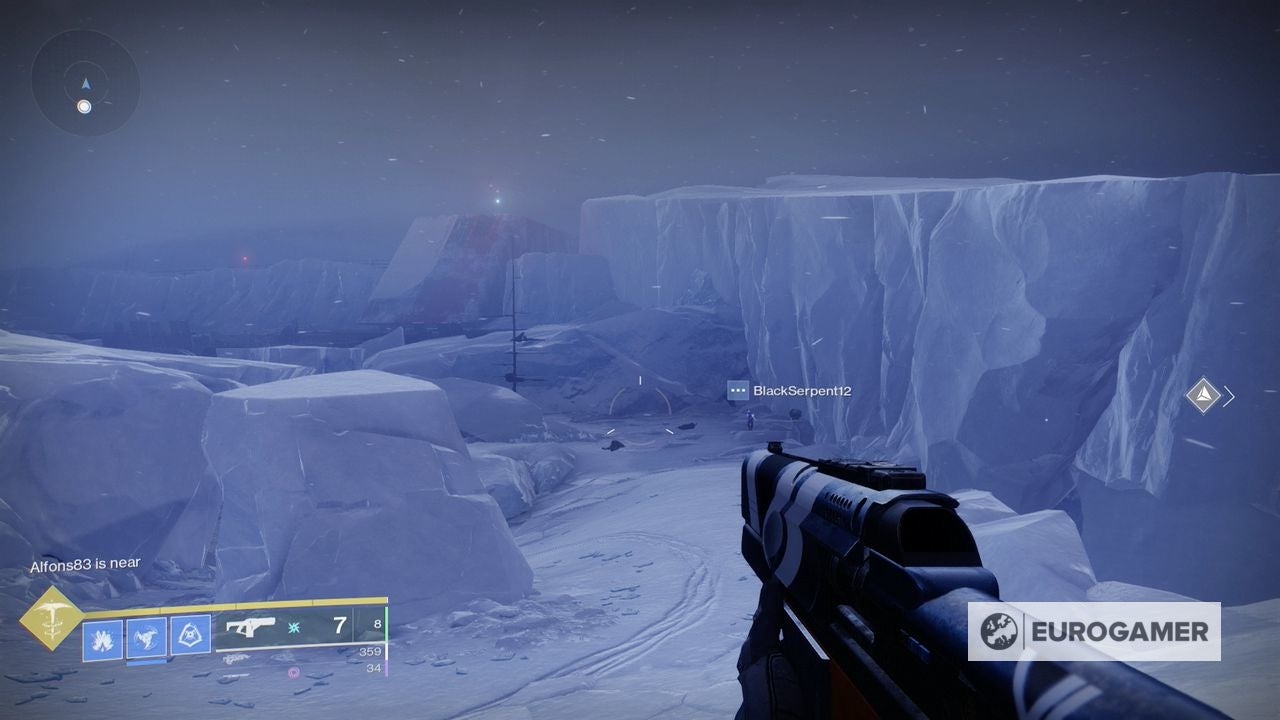Click the Alfons83 is near notification
Viewport: 1280px width, 720px height.
(88, 563)
